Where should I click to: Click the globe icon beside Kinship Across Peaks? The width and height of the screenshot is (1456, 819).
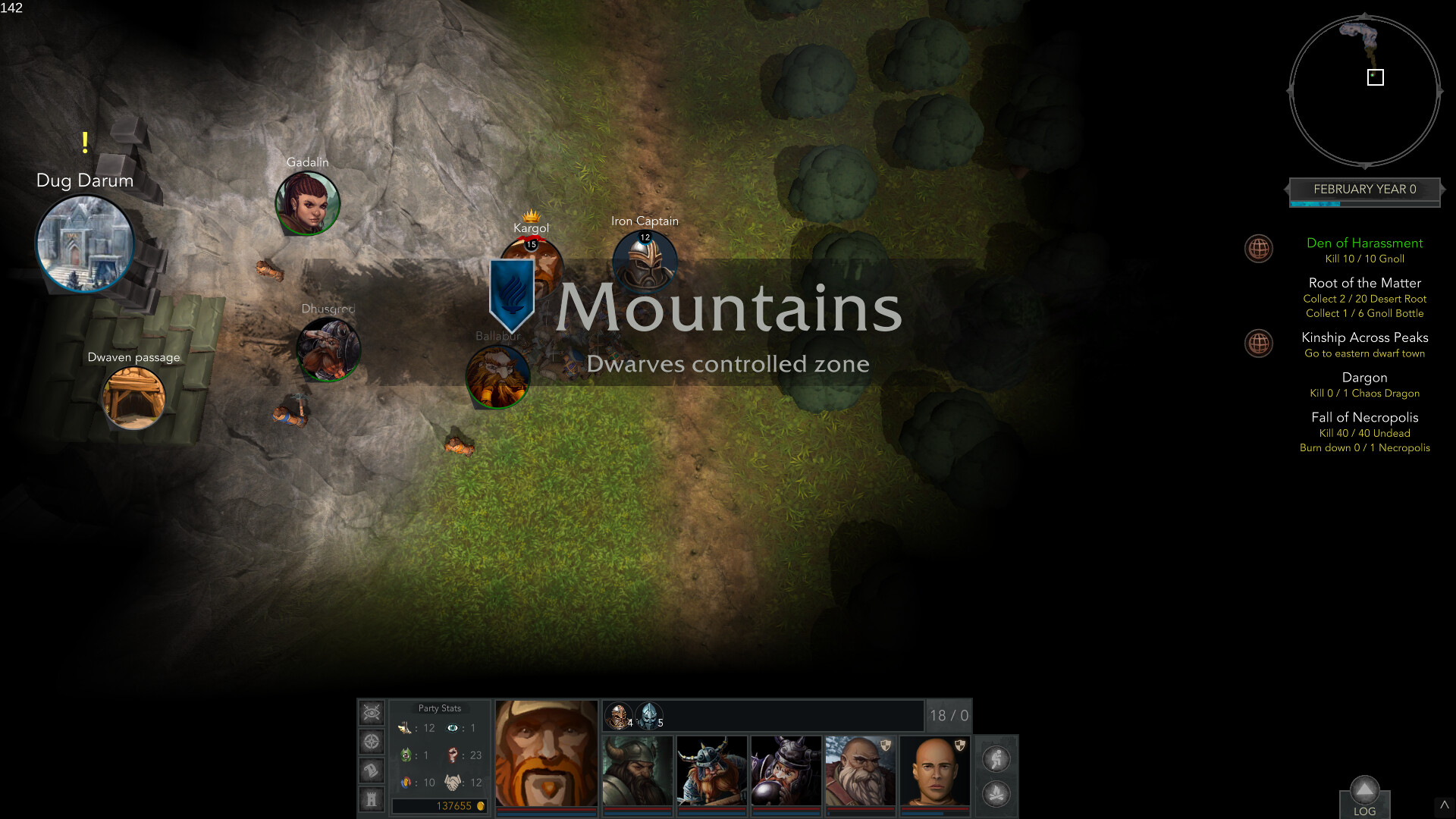tap(1259, 344)
